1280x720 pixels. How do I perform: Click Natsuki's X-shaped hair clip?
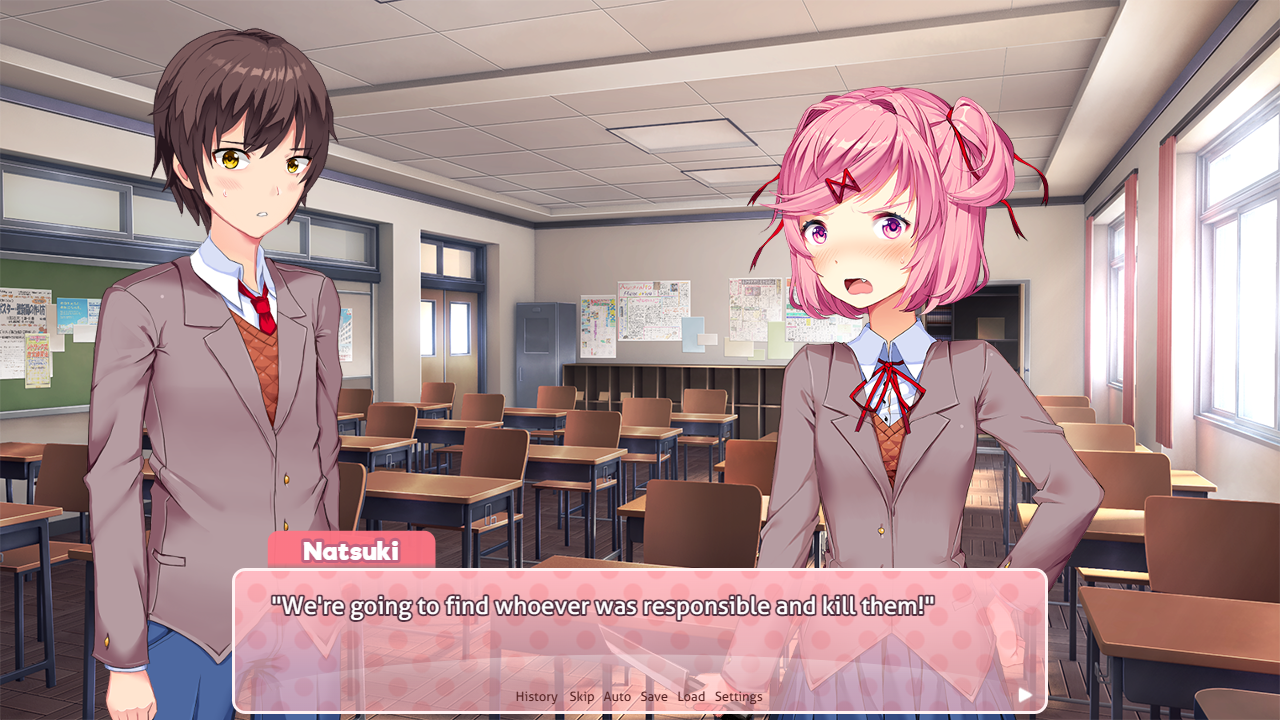846,185
